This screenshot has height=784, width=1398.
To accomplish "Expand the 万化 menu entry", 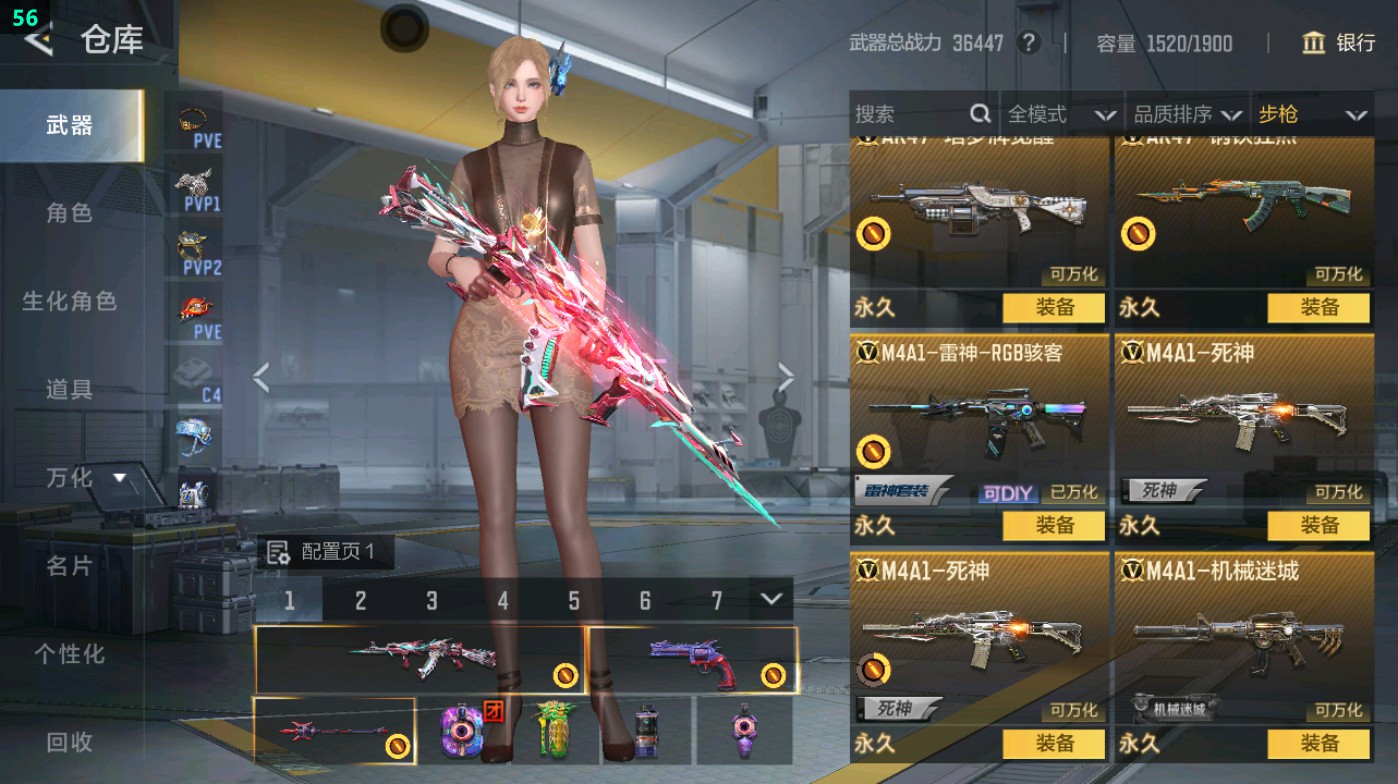I will click(x=85, y=478).
